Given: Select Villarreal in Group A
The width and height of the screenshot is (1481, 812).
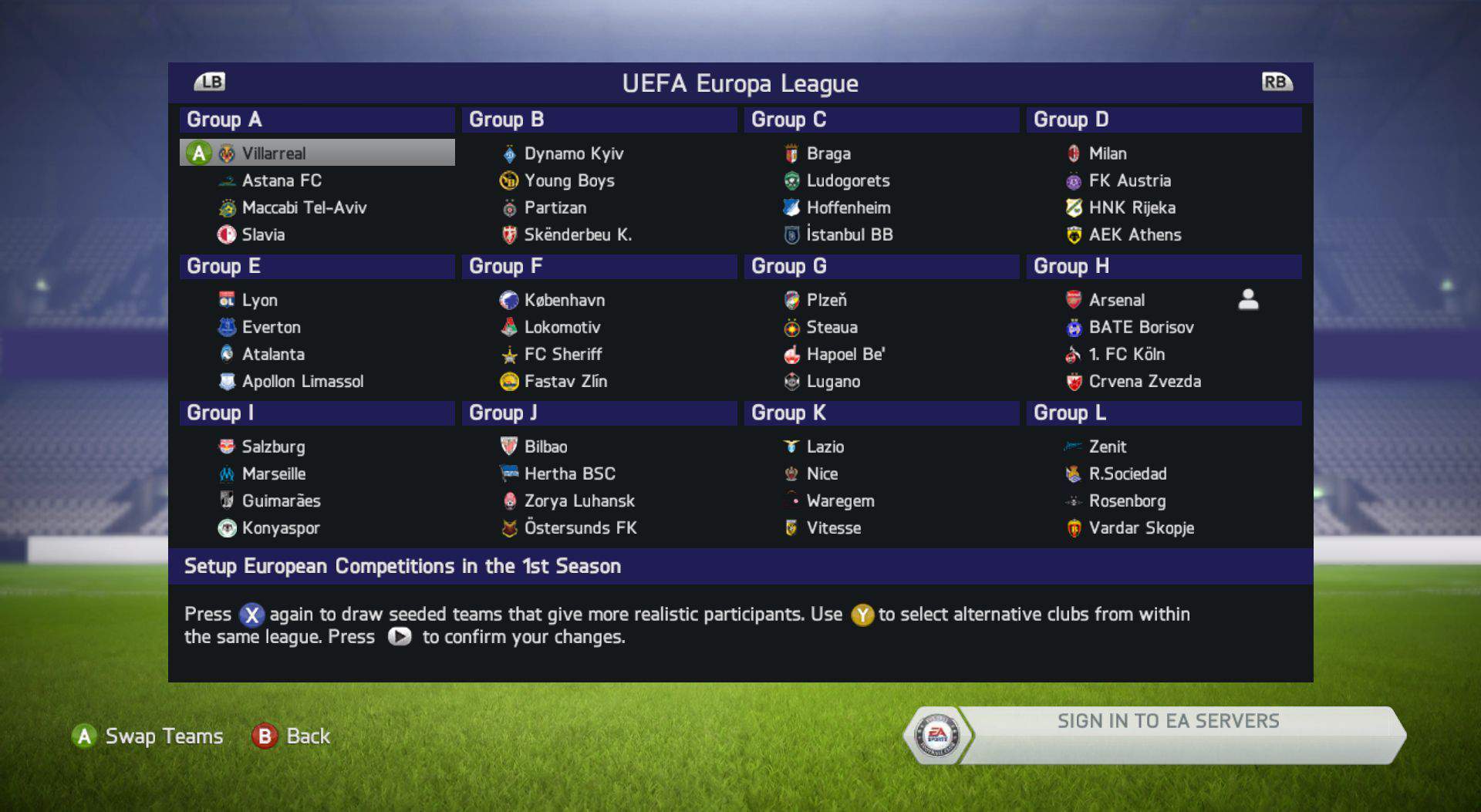Looking at the screenshot, I should (274, 153).
